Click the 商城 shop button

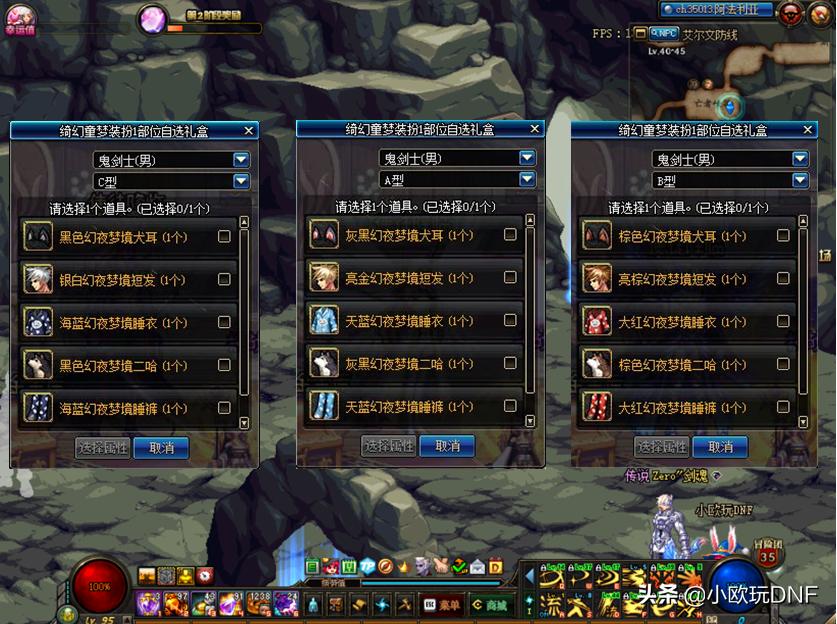click(492, 604)
